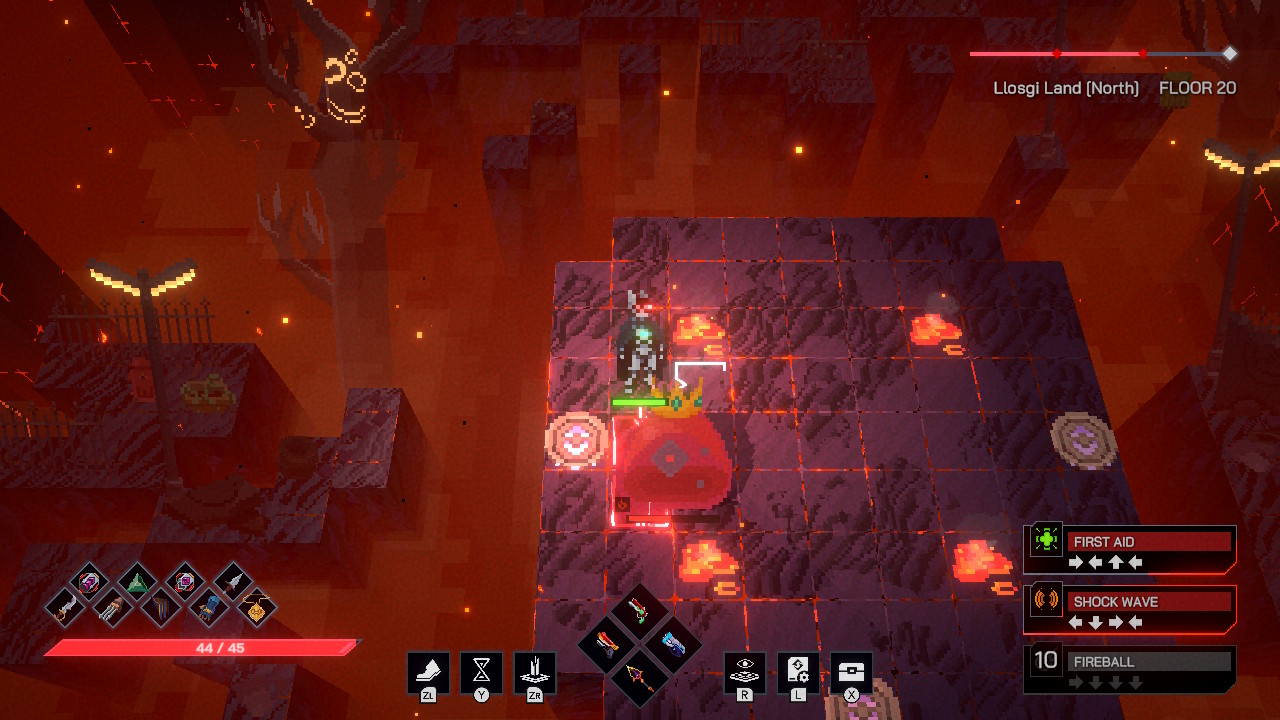Image resolution: width=1280 pixels, height=720 pixels.
Task: Select the blue clawed glove item
Action: [x=209, y=606]
